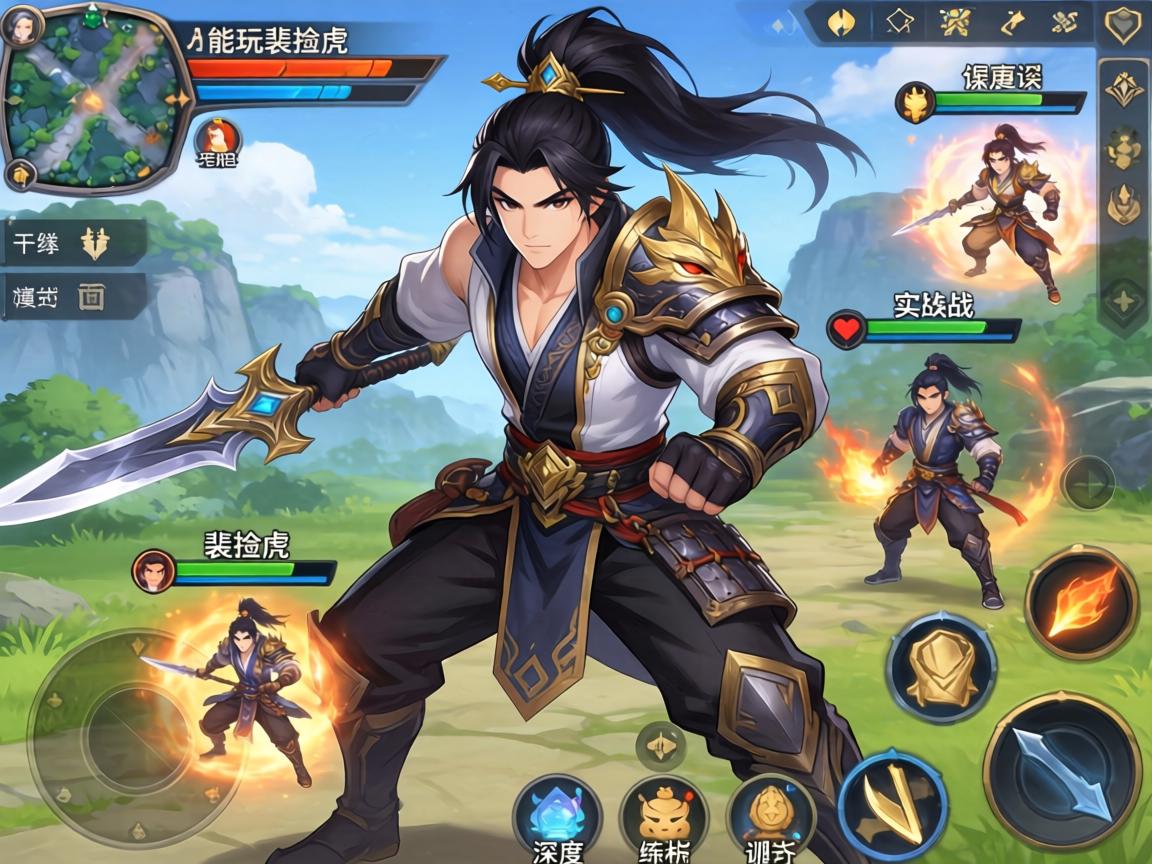Open the 深度 blue crystal button
The image size is (1152, 864).
coord(557,815)
